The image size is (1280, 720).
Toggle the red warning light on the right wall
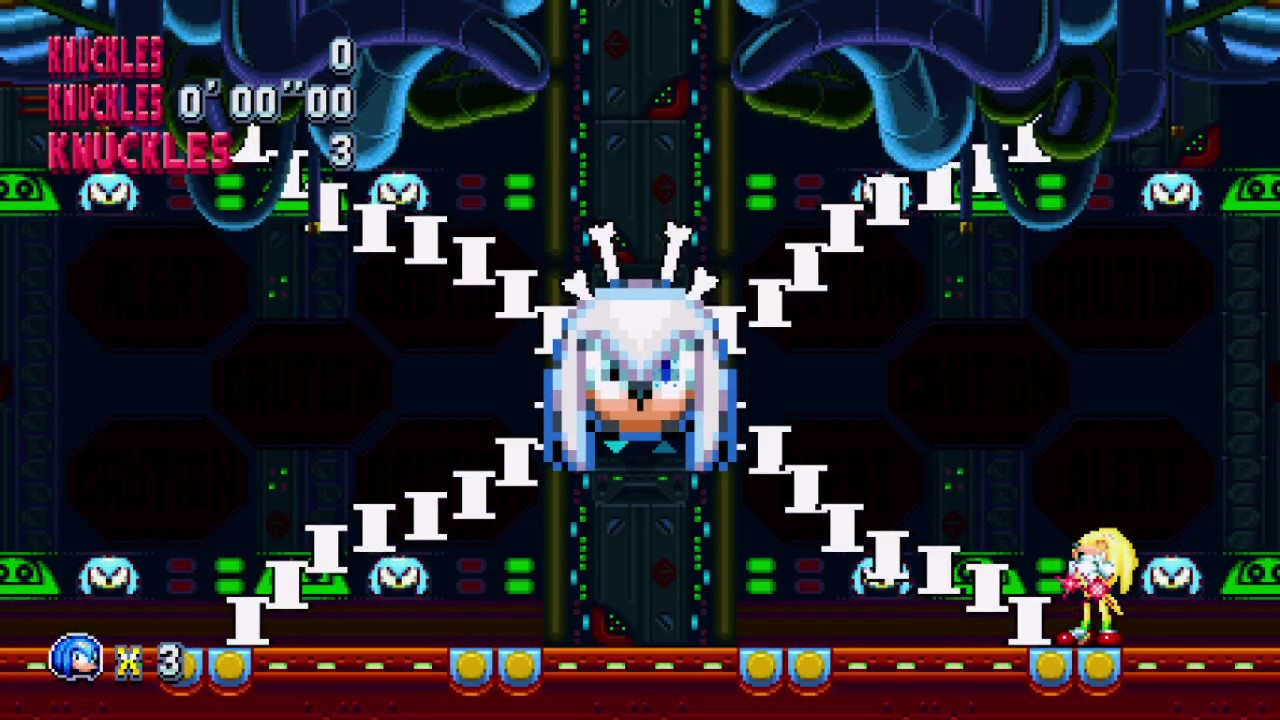click(x=1200, y=145)
